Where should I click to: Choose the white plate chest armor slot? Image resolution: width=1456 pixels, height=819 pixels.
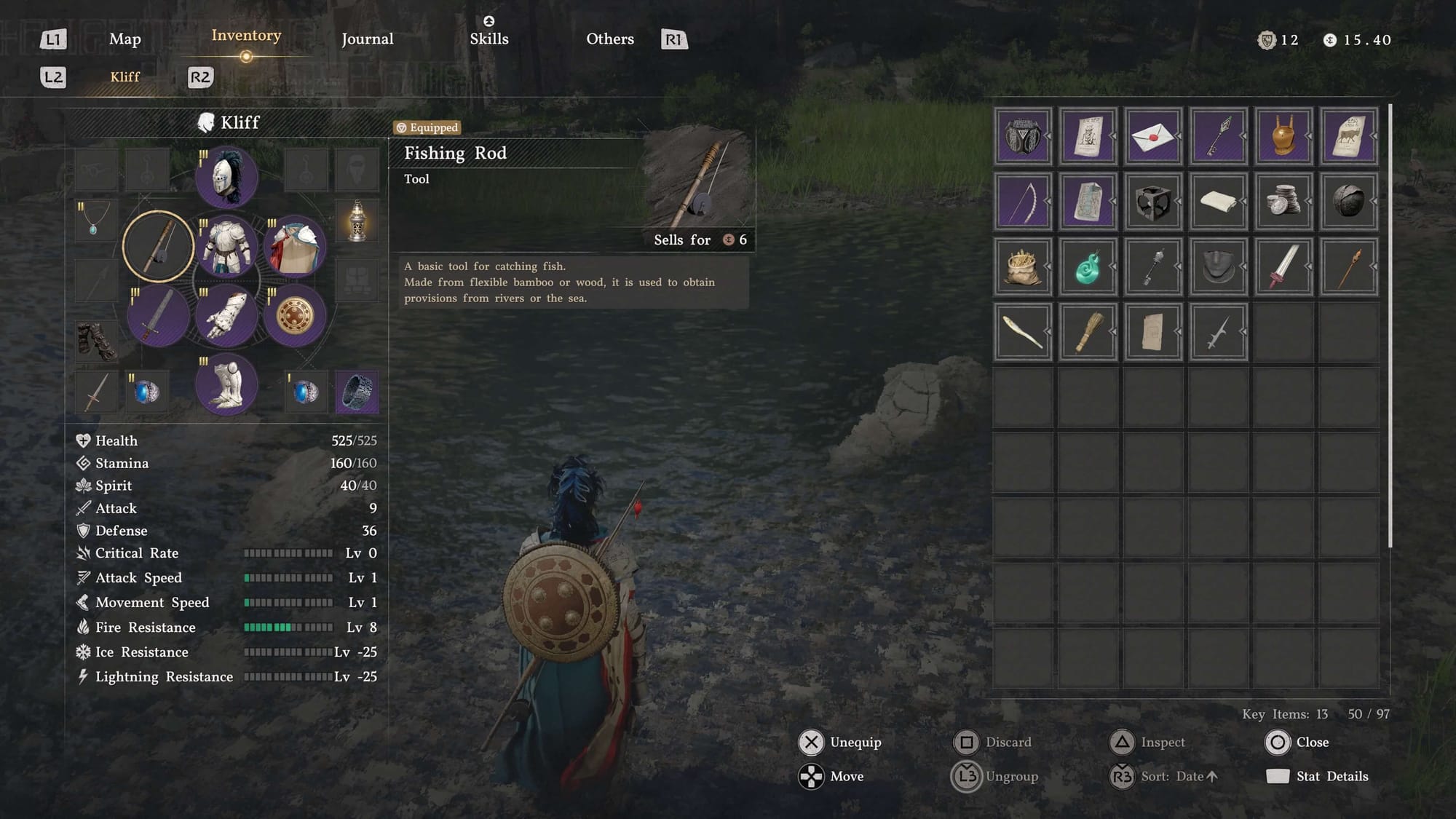click(226, 246)
